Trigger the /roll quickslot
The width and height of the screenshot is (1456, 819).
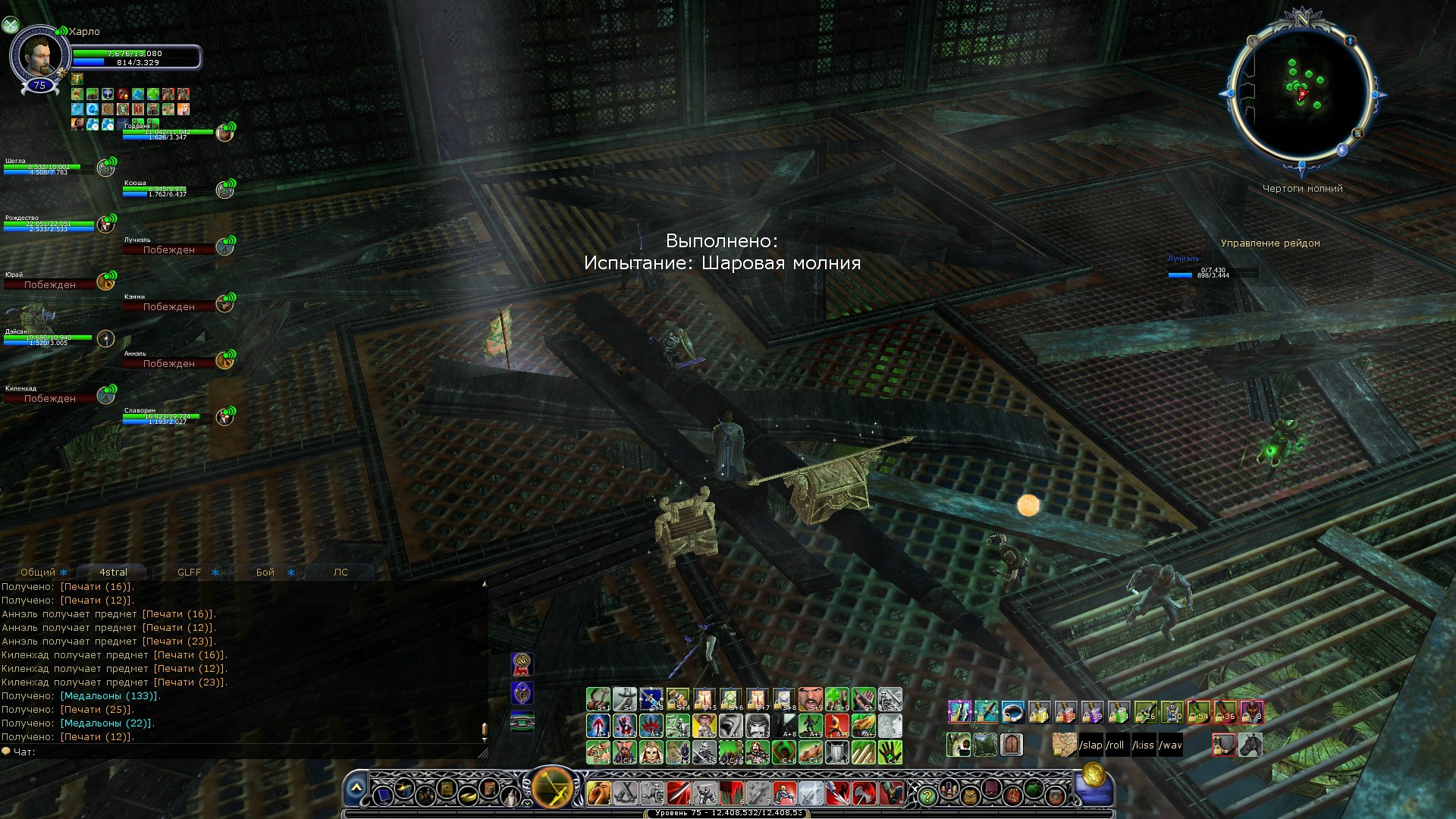(x=1116, y=745)
